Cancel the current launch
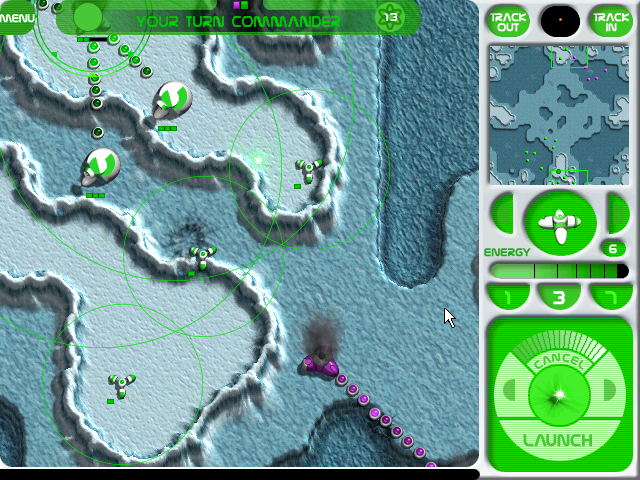Screen dimensions: 640x480 (x=560, y=361)
